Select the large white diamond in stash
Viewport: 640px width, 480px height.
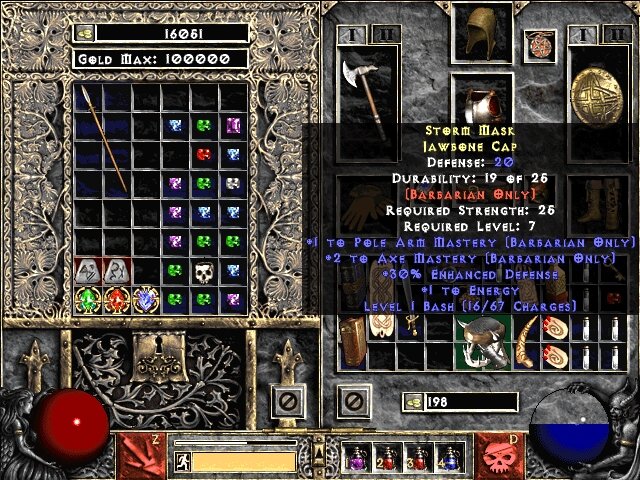[146, 299]
